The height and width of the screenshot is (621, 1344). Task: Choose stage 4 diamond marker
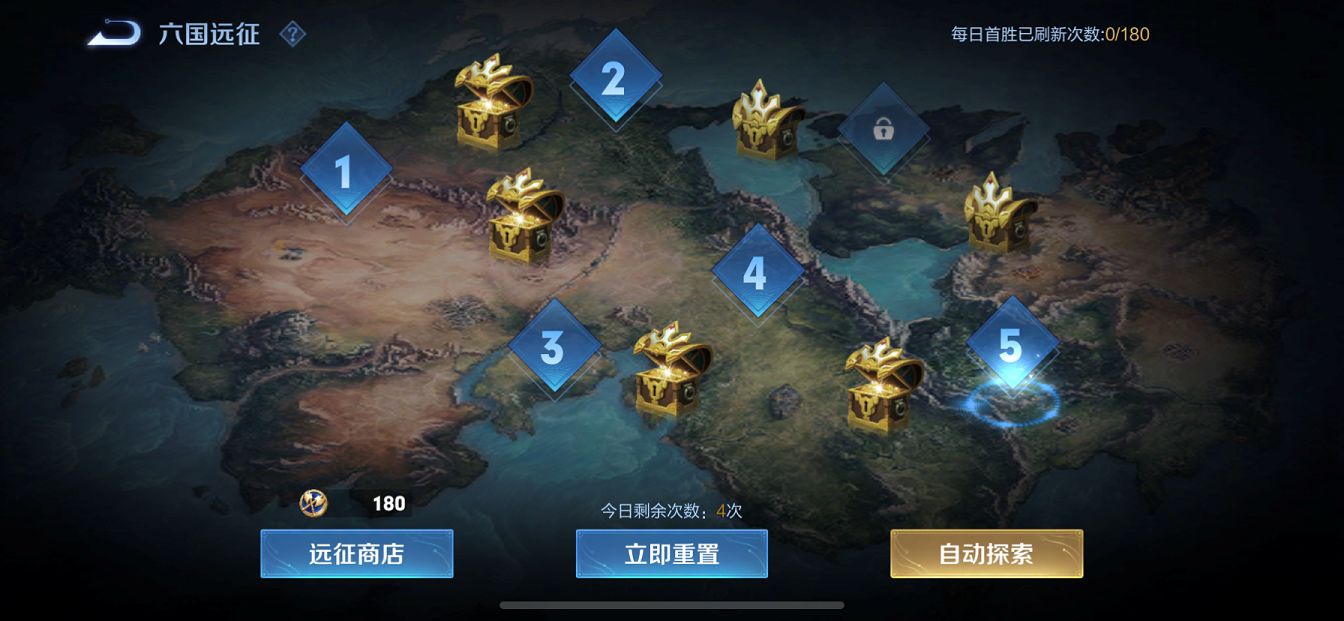tap(756, 272)
